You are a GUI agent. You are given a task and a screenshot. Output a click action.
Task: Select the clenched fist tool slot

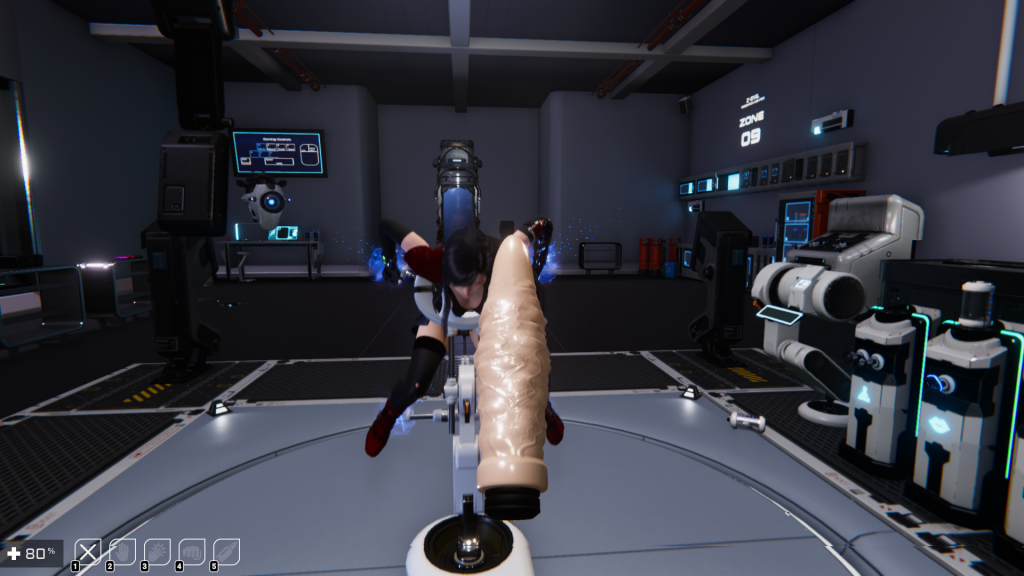tap(191, 551)
